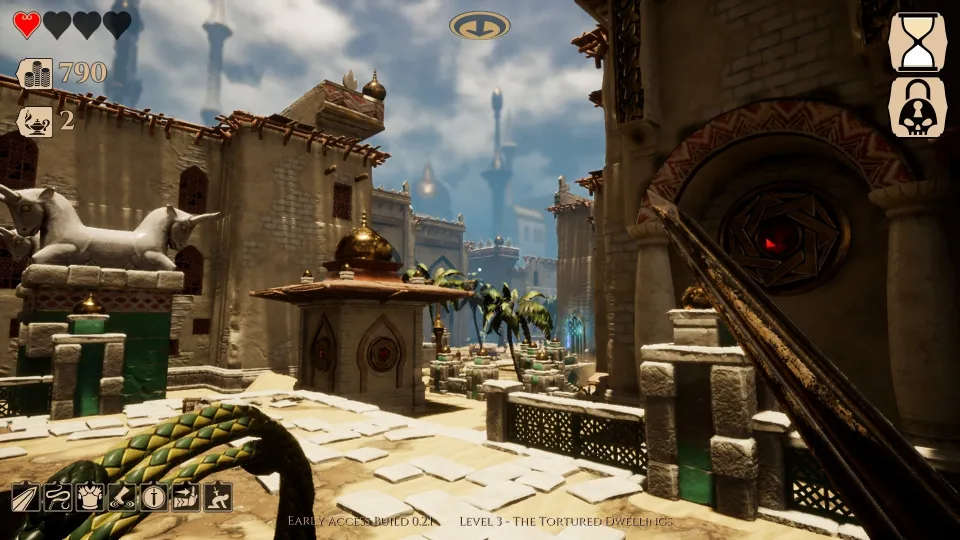Select the skull padlock icon

click(917, 108)
